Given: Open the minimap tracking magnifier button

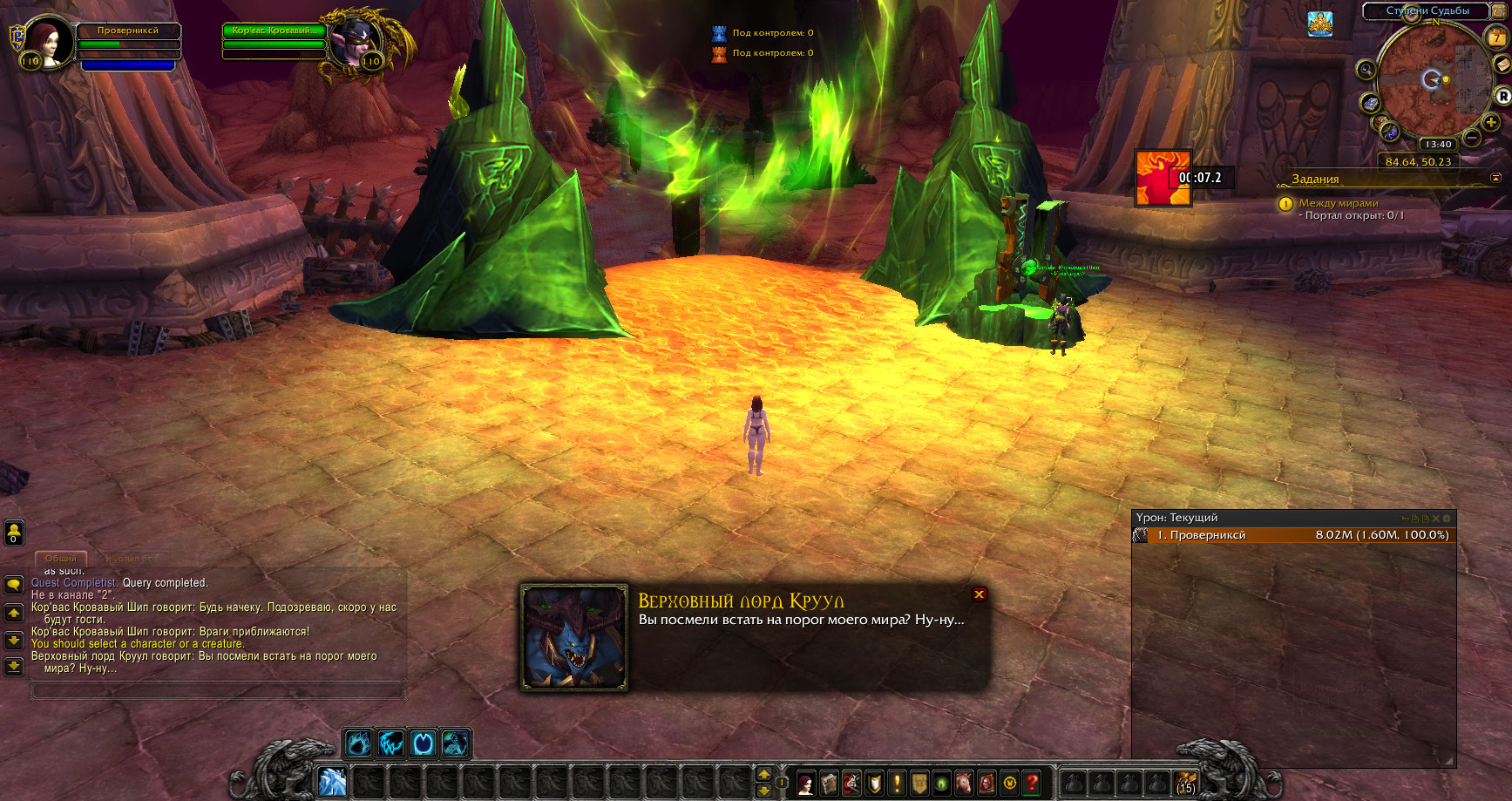Looking at the screenshot, I should (1366, 69).
